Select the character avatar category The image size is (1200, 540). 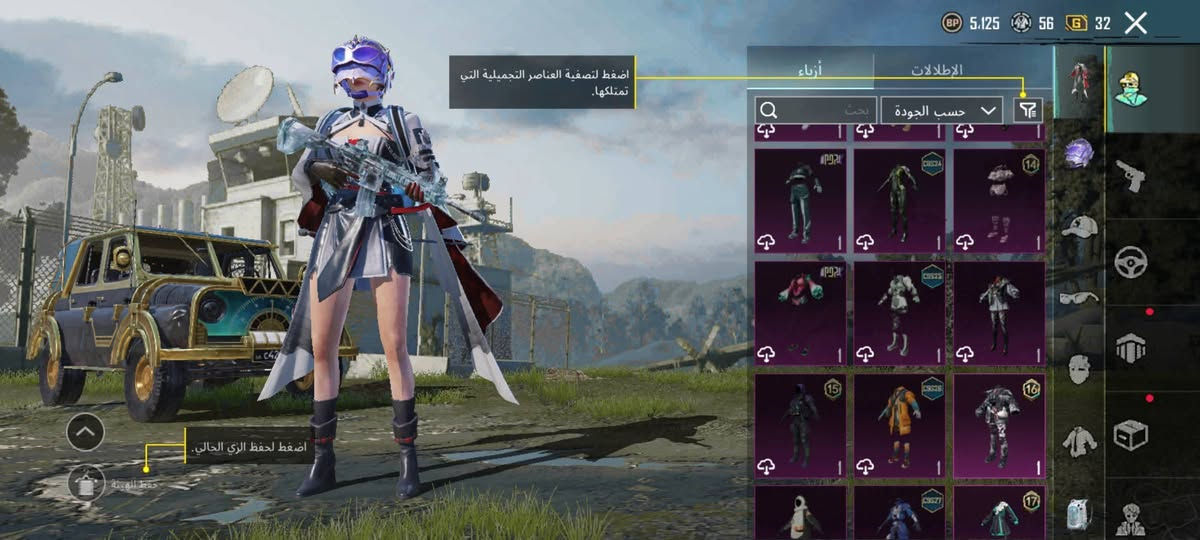(1132, 88)
